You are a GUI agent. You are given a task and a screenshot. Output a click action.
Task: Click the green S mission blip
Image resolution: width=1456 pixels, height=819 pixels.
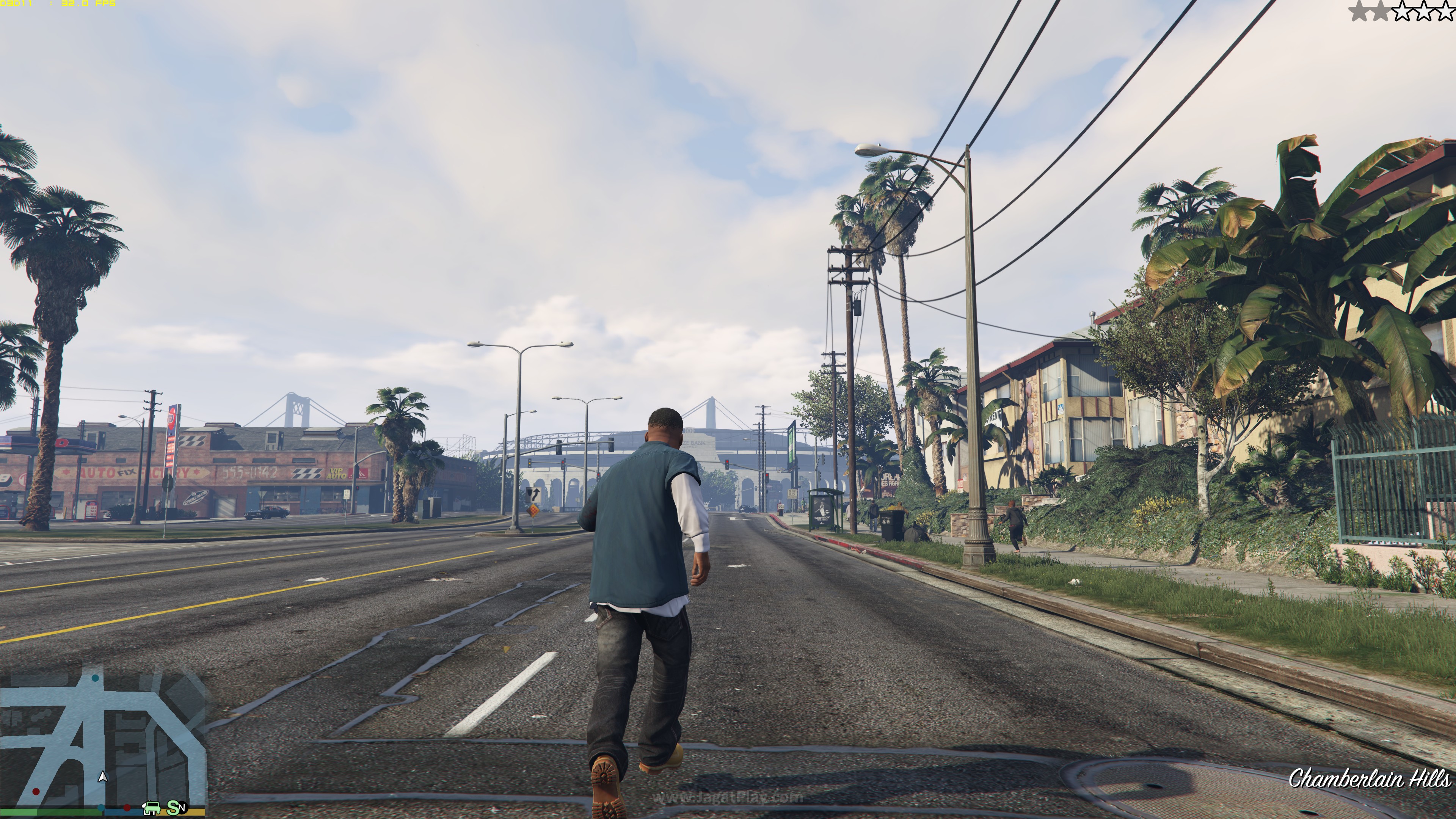pos(173,808)
